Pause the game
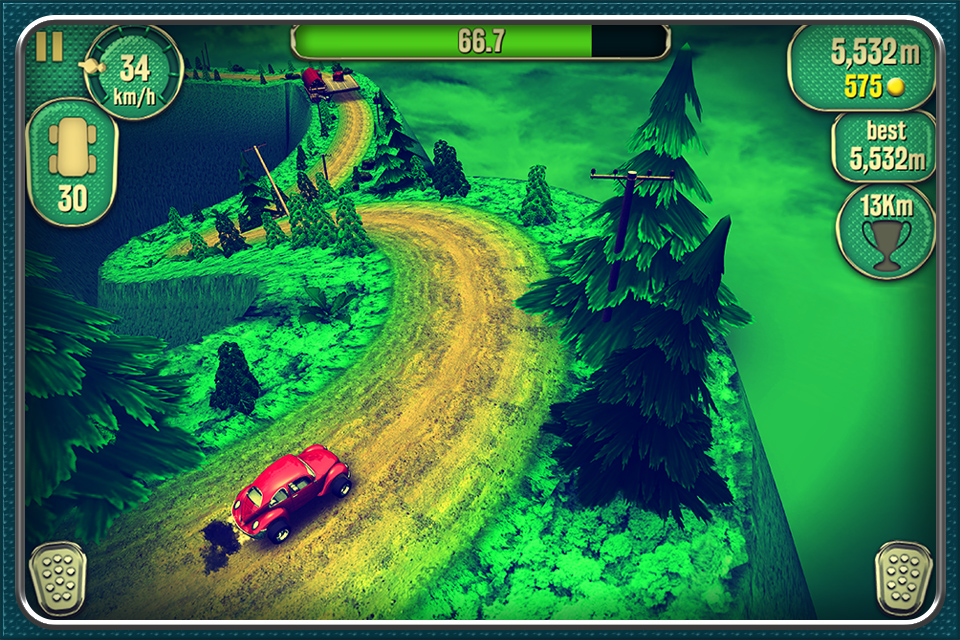The height and width of the screenshot is (640, 960). coord(49,47)
